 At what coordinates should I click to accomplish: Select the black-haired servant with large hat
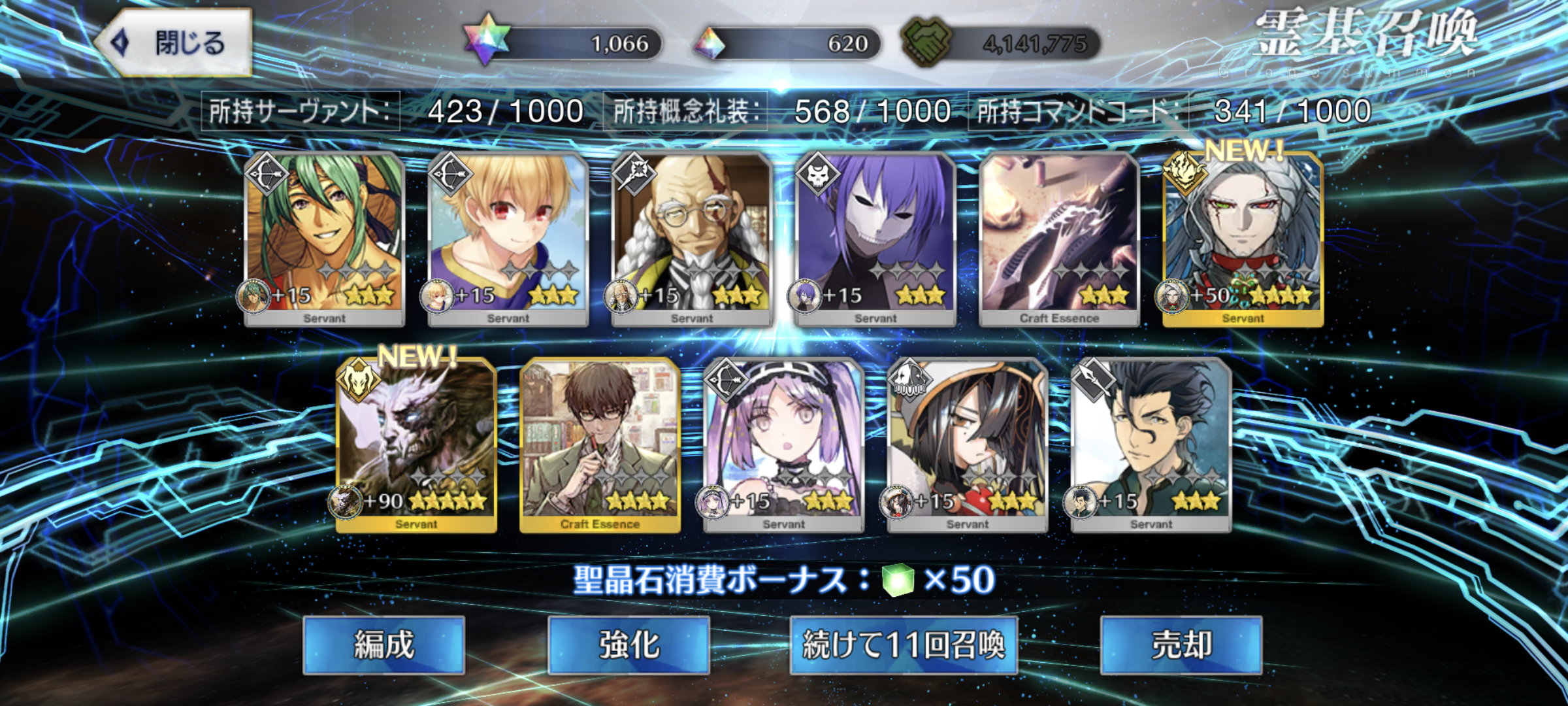point(968,445)
